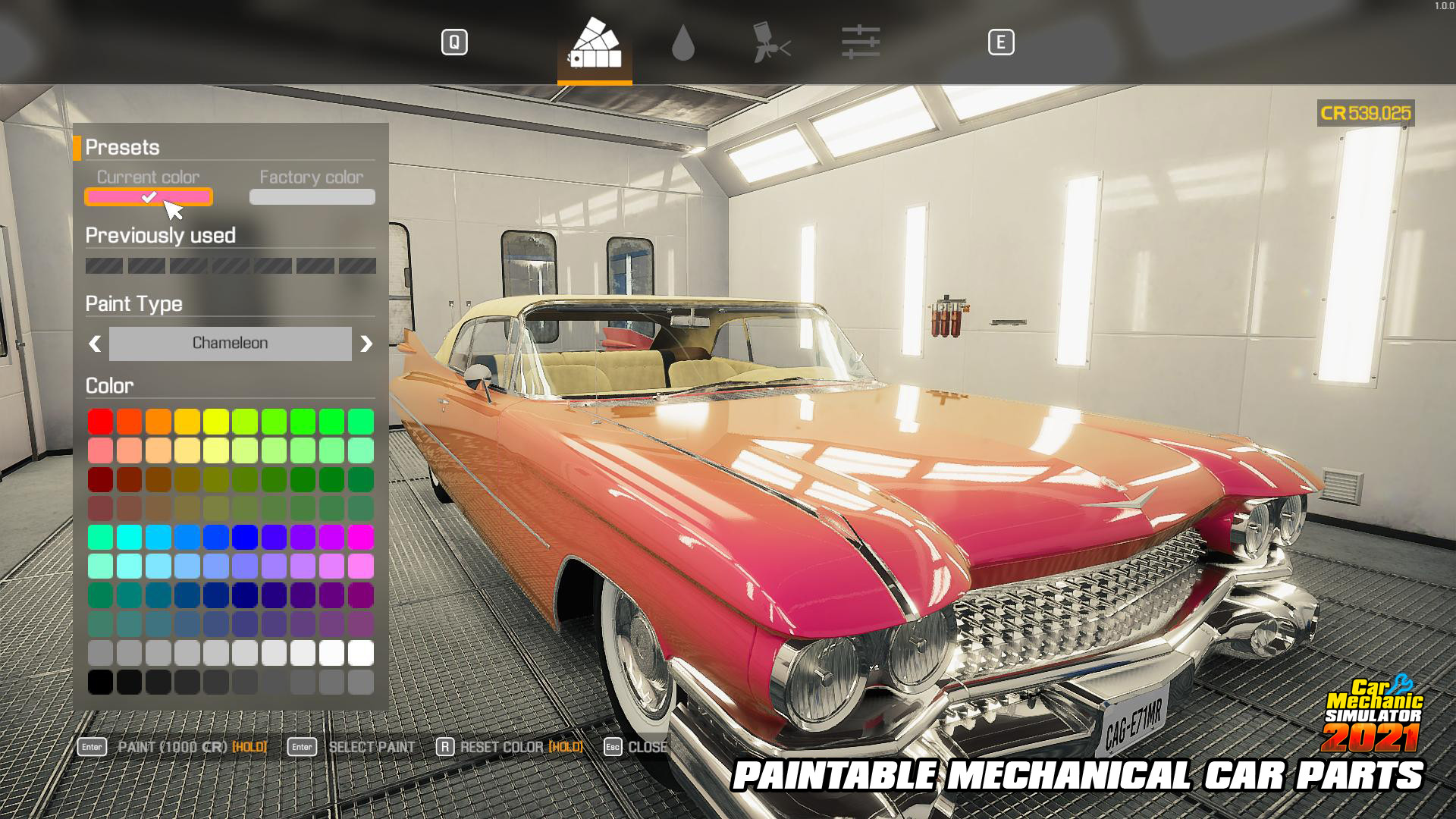Image resolution: width=1456 pixels, height=819 pixels.
Task: Switch to the highlighted color swatches tab
Action: (x=595, y=43)
